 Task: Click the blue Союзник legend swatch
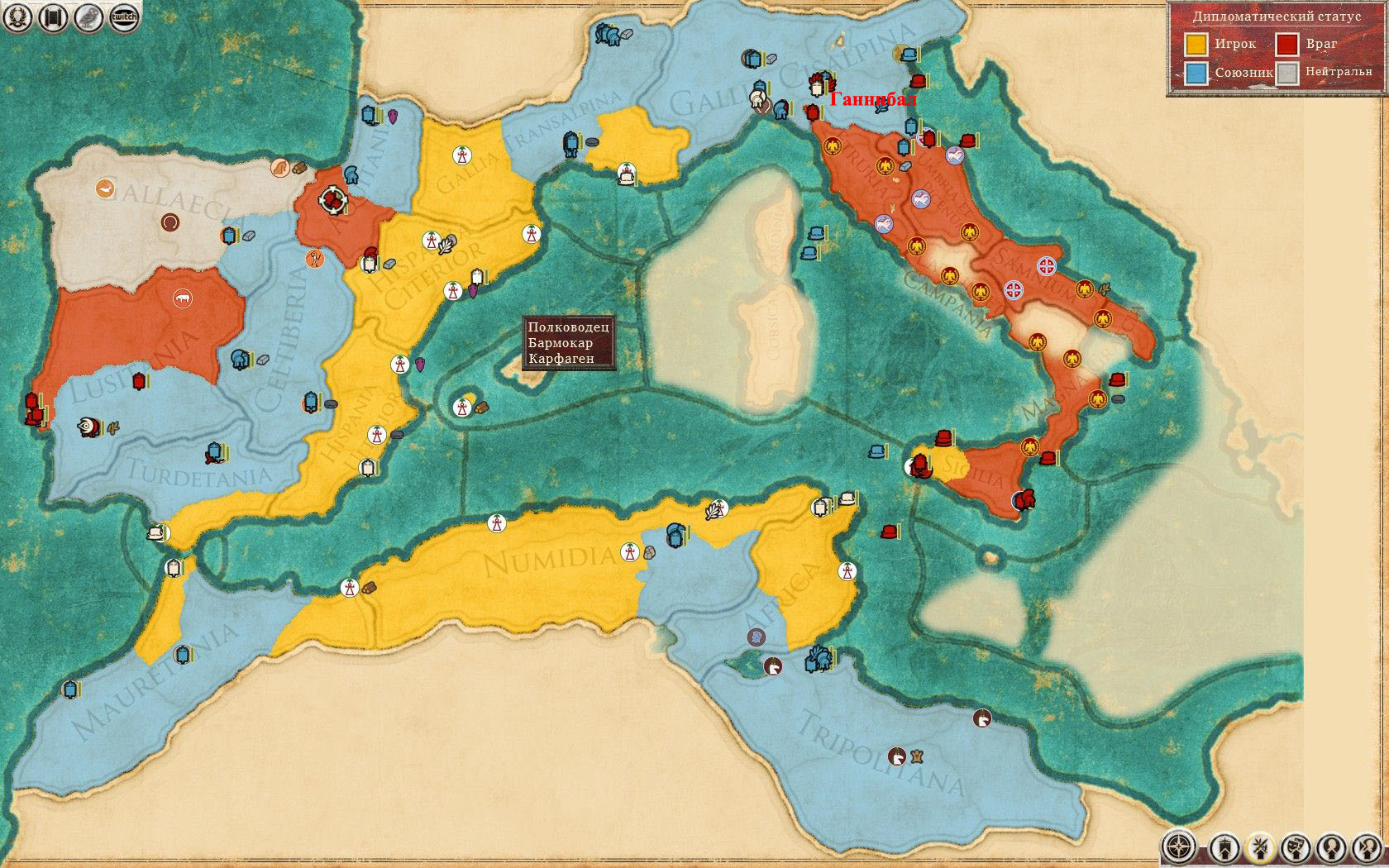[1196, 73]
